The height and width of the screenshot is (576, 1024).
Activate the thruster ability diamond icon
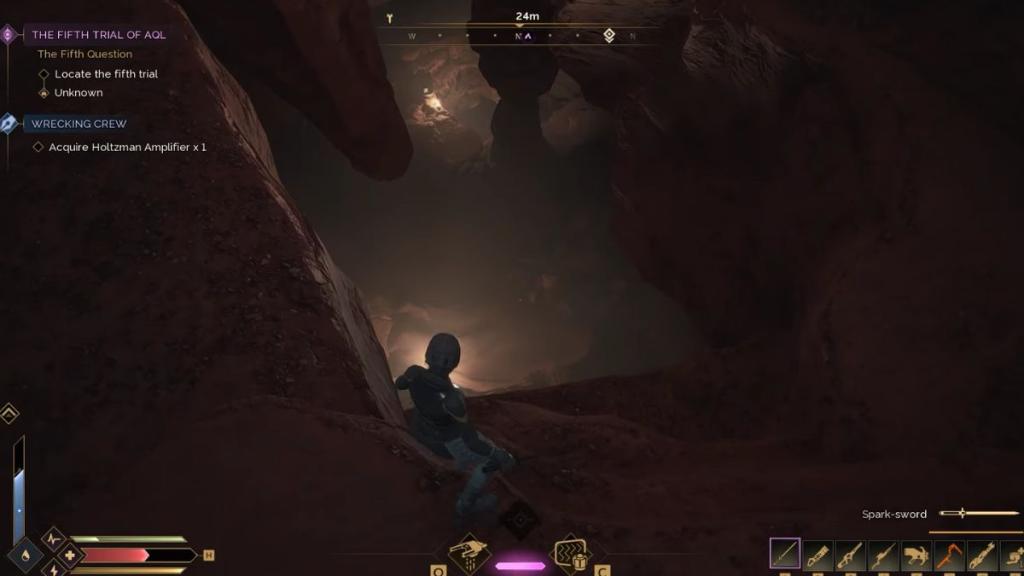470,551
